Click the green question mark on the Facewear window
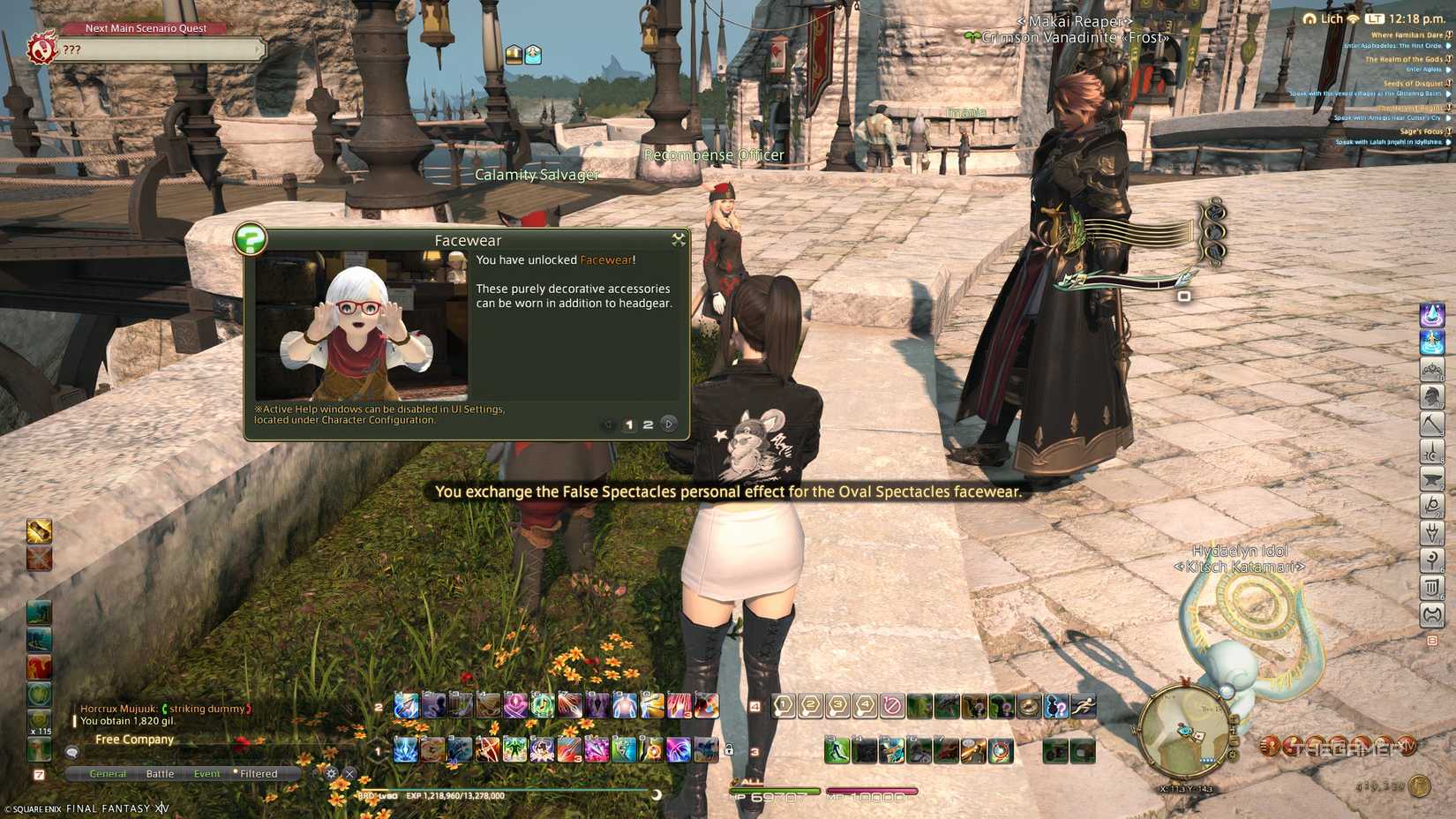Screen dimensions: 1456x819 click(251, 240)
